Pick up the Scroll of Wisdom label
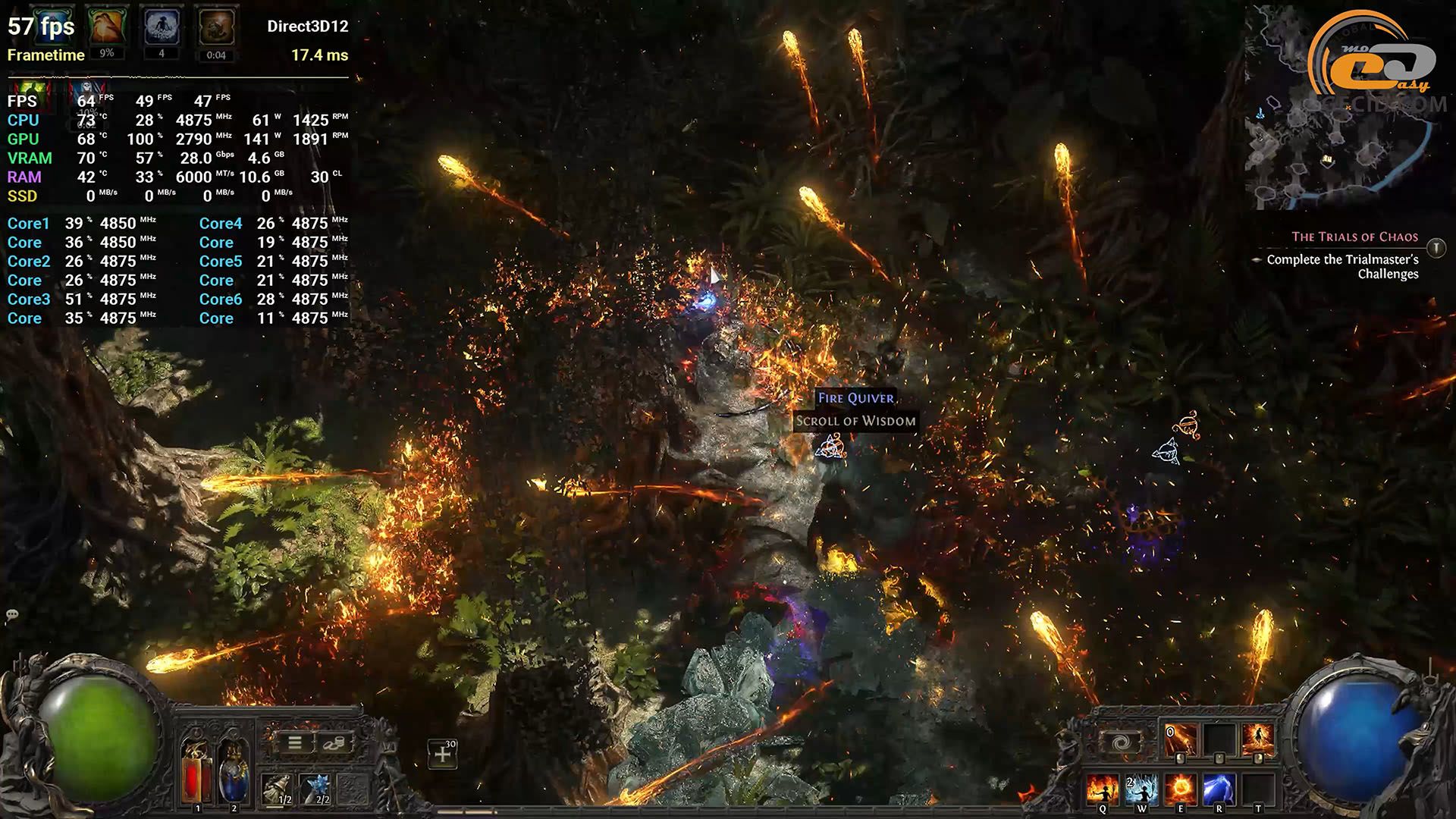This screenshot has height=819, width=1456. coord(855,421)
